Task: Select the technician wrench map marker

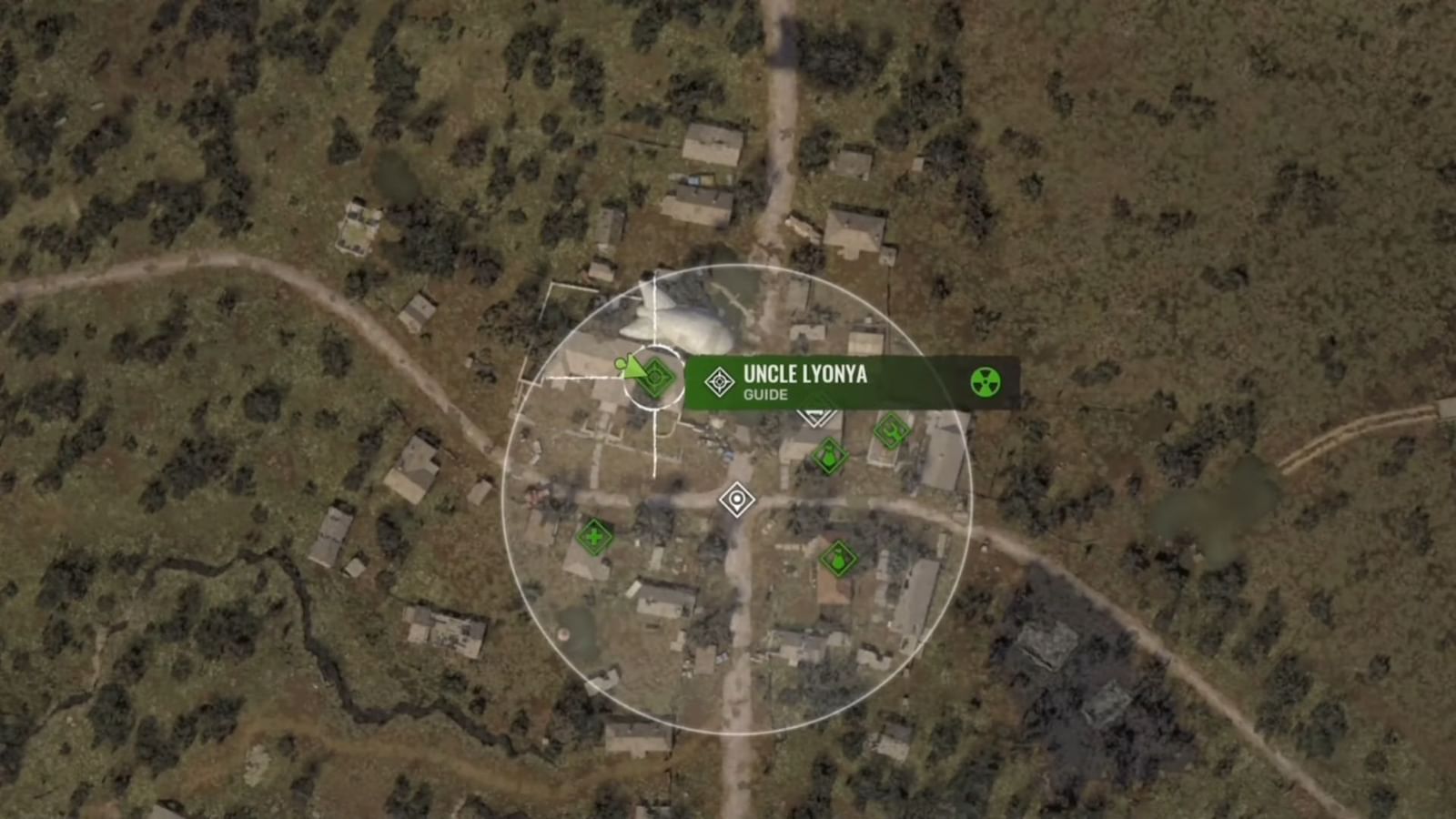Action: pos(889,430)
